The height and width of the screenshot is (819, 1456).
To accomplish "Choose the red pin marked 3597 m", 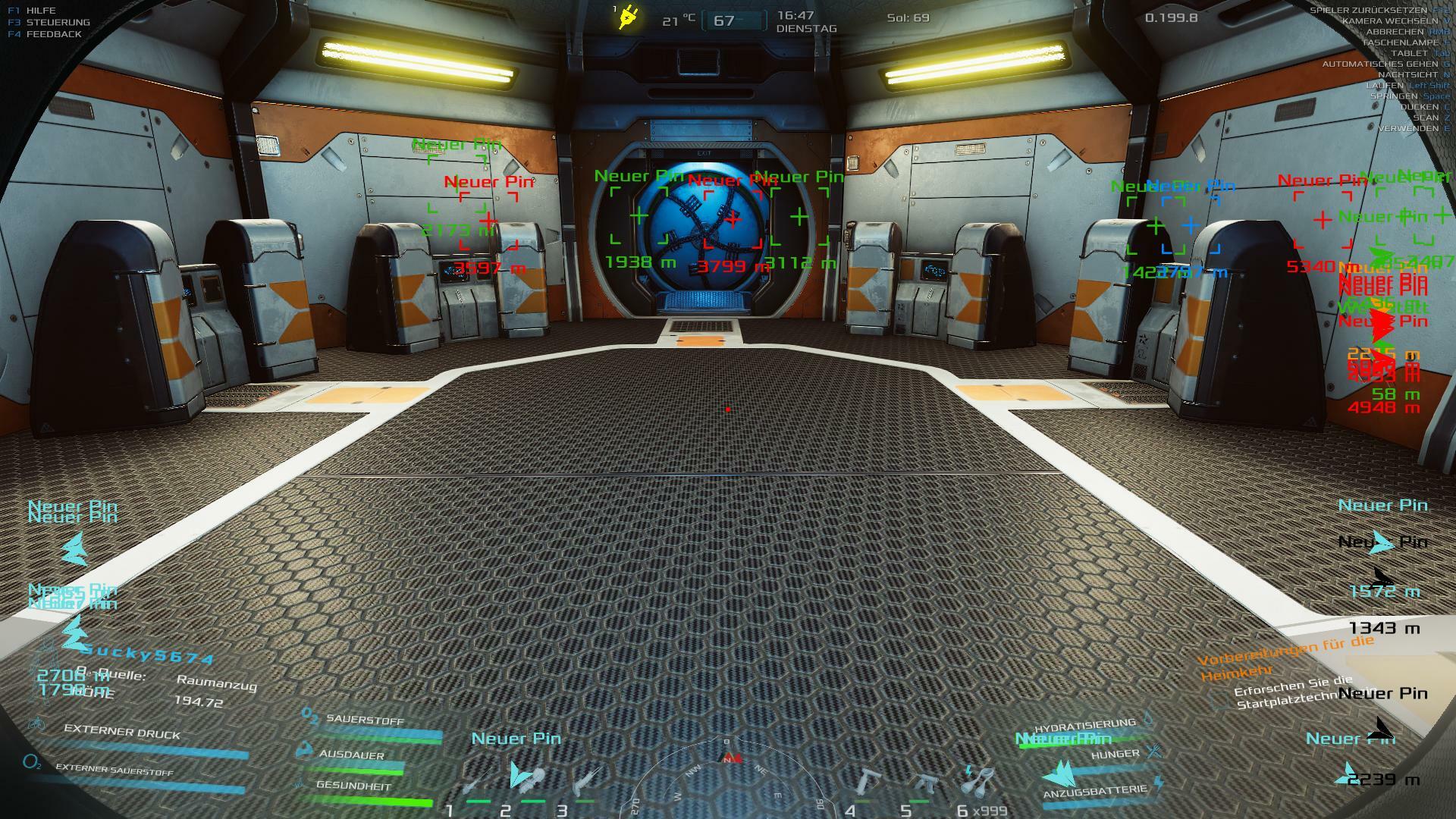I will [x=488, y=221].
